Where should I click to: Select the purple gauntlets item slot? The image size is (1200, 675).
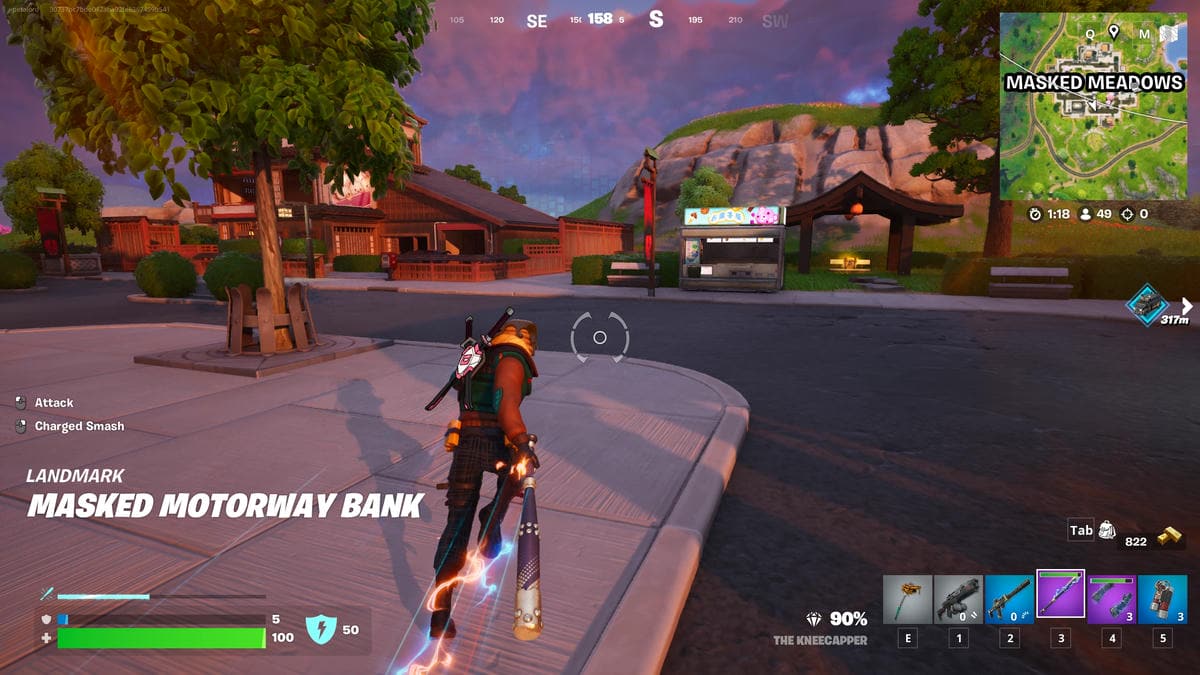(1111, 599)
